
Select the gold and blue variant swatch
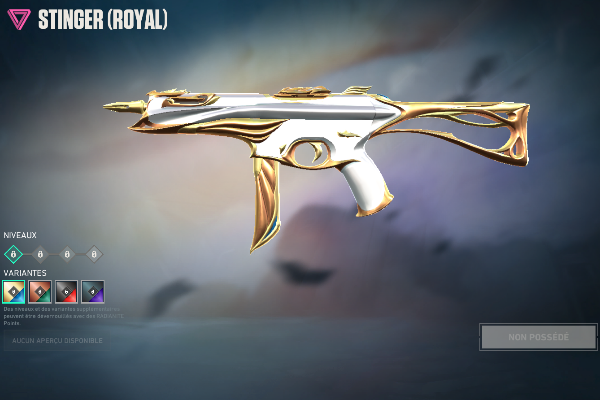click(x=14, y=291)
